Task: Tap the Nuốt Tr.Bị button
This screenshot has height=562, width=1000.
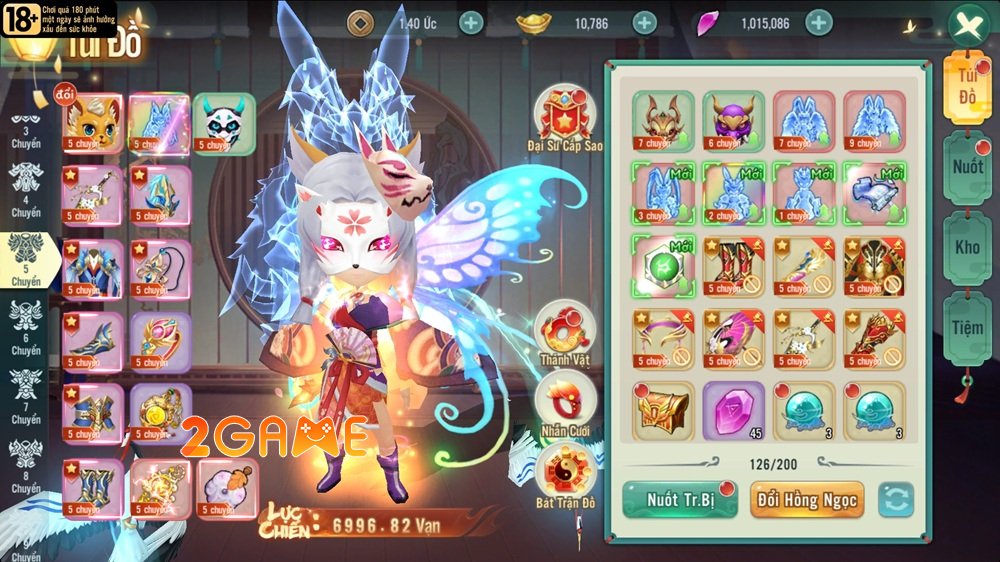Action: [680, 500]
